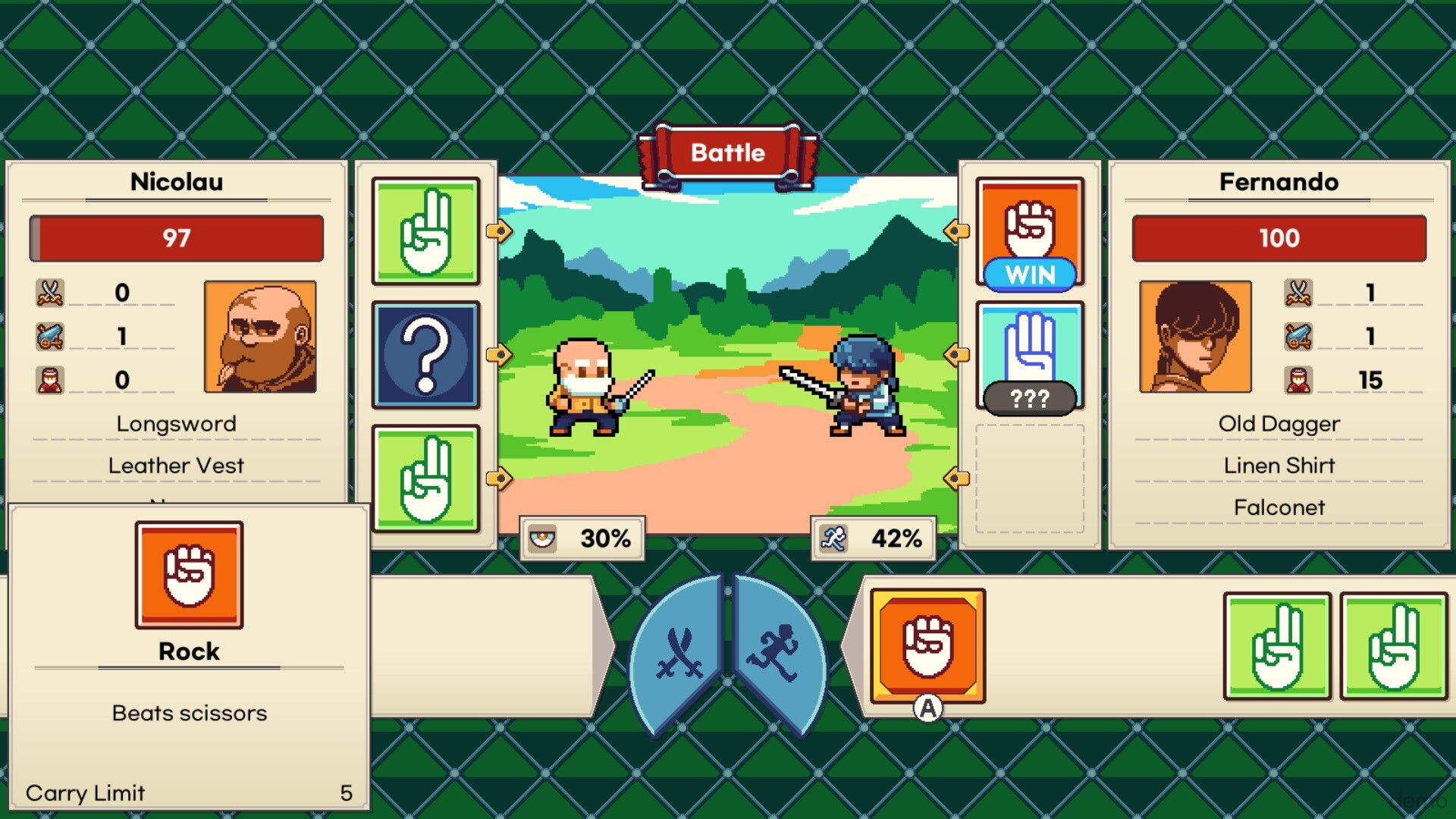Image resolution: width=1456 pixels, height=819 pixels.
Task: Toggle the WIN badge on Fernando's gesture
Action: pyautogui.click(x=1029, y=276)
